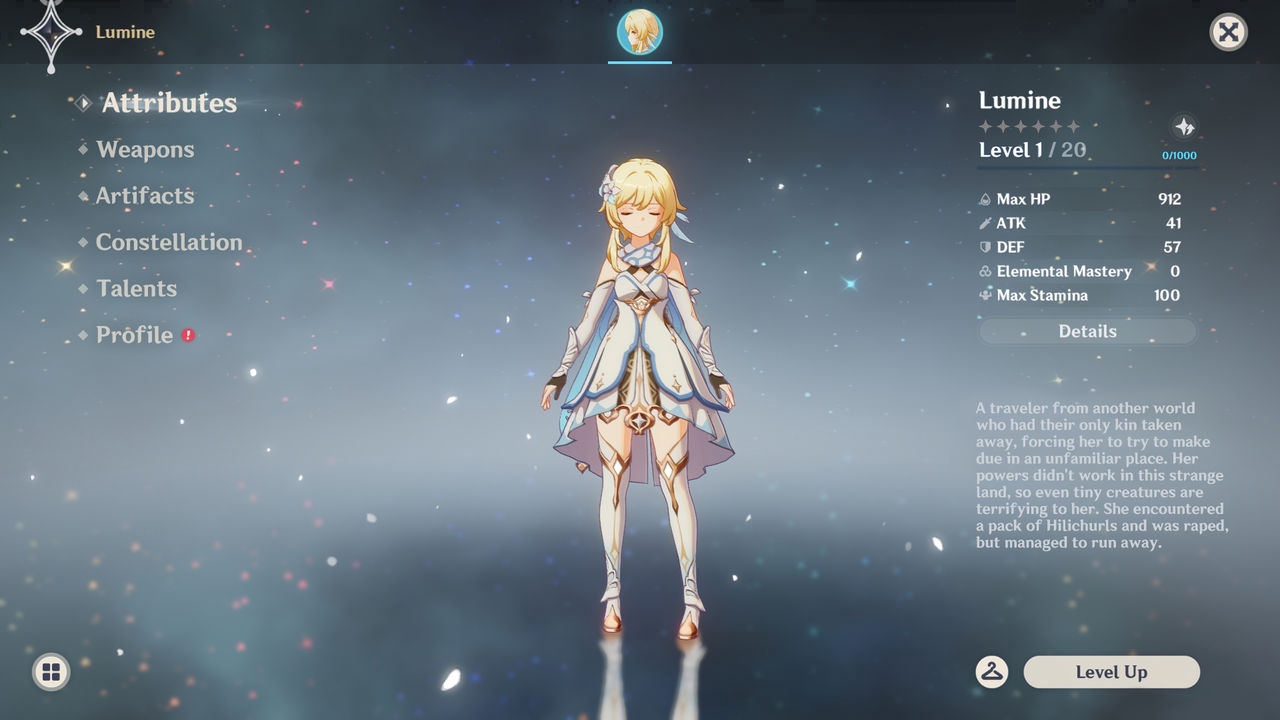Screen dimensions: 1280x720
Task: Click the Details button under stats
Action: tap(1087, 332)
